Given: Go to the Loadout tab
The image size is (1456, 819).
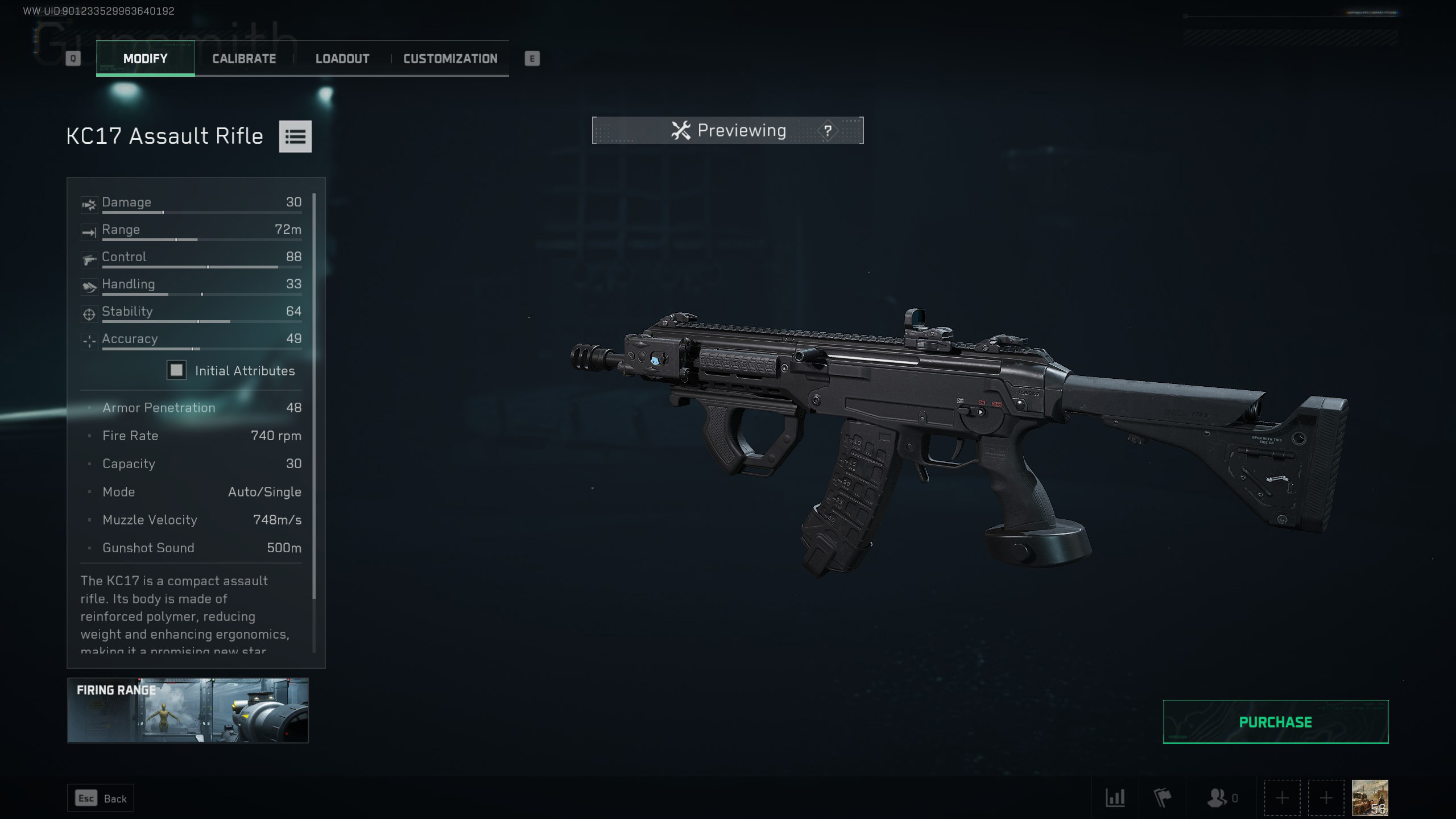Looking at the screenshot, I should point(342,59).
